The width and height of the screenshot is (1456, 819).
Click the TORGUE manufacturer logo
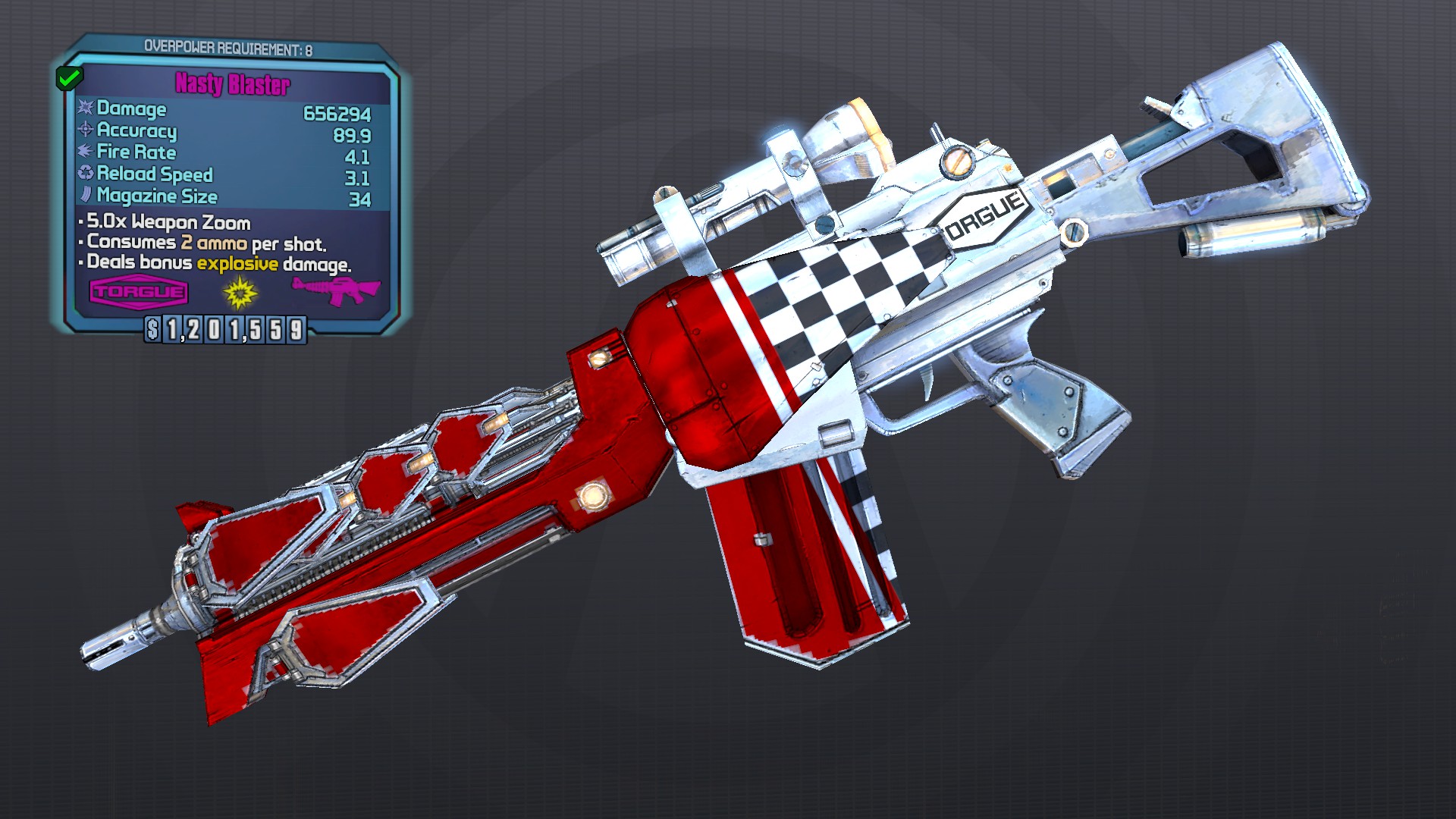point(139,292)
